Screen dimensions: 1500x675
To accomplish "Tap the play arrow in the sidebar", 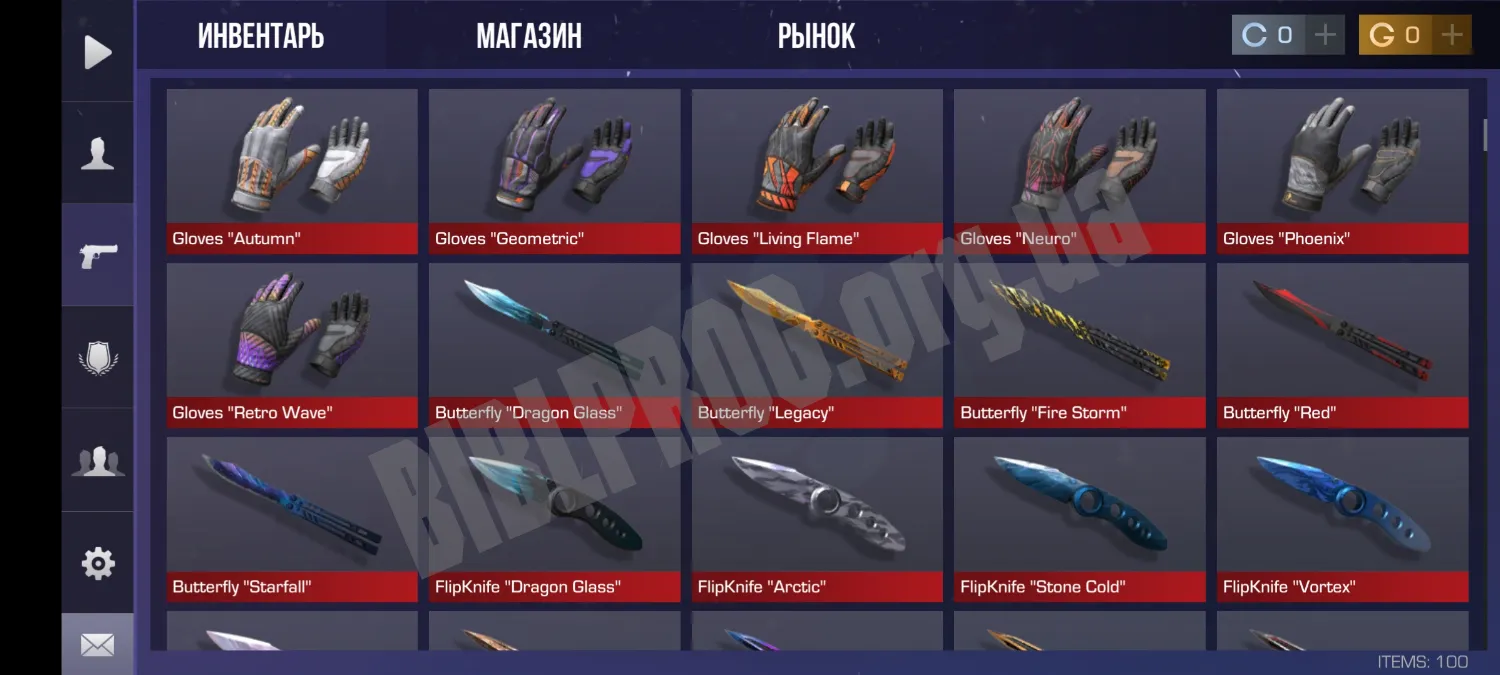I will pyautogui.click(x=98, y=52).
